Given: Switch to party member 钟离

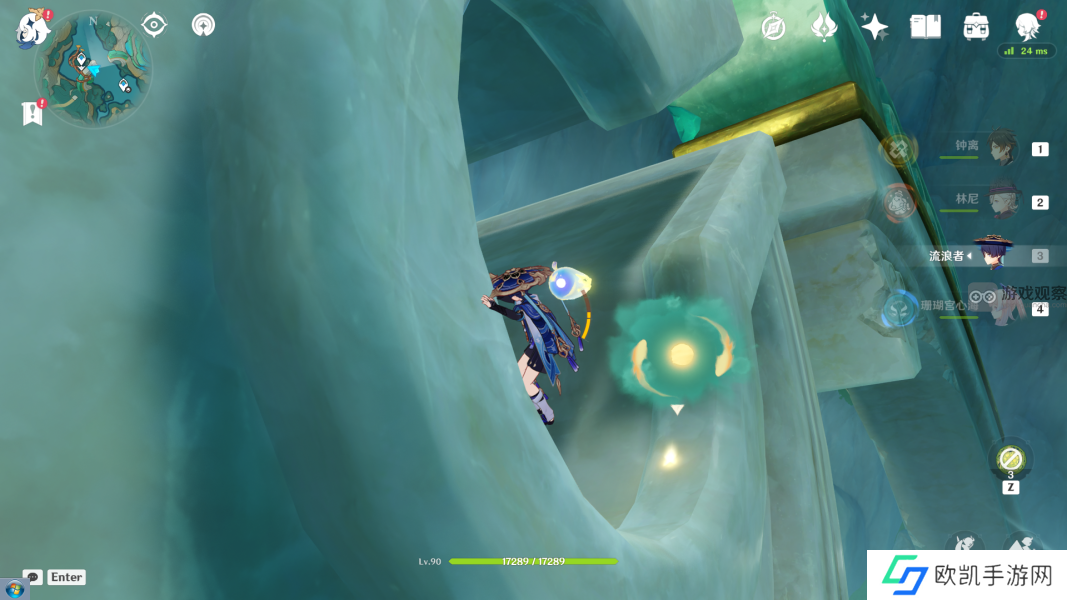Looking at the screenshot, I should (1002, 148).
